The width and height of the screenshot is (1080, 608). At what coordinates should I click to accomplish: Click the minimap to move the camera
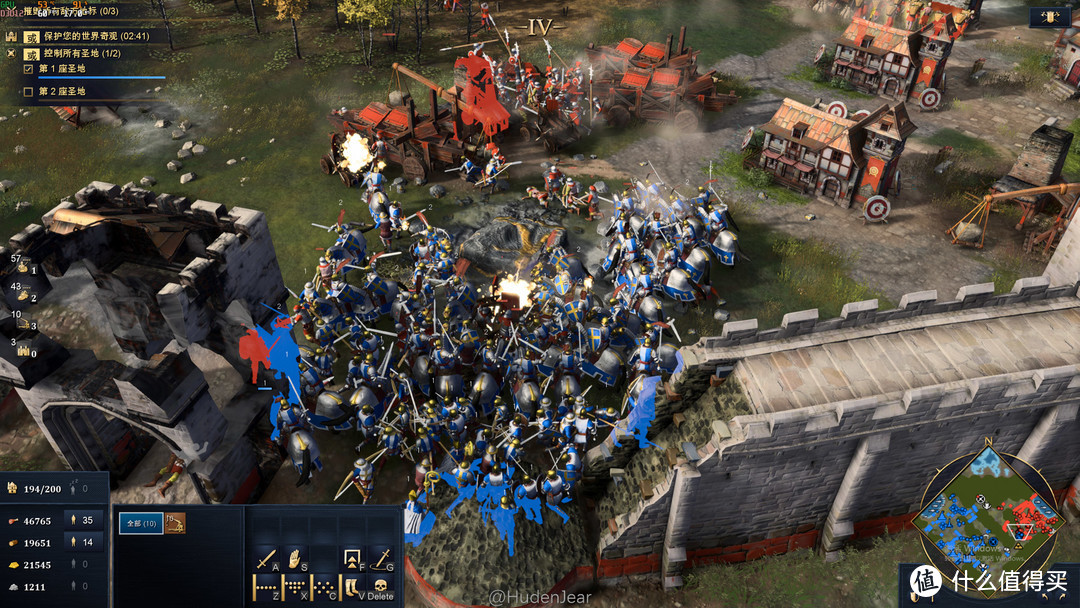(988, 510)
